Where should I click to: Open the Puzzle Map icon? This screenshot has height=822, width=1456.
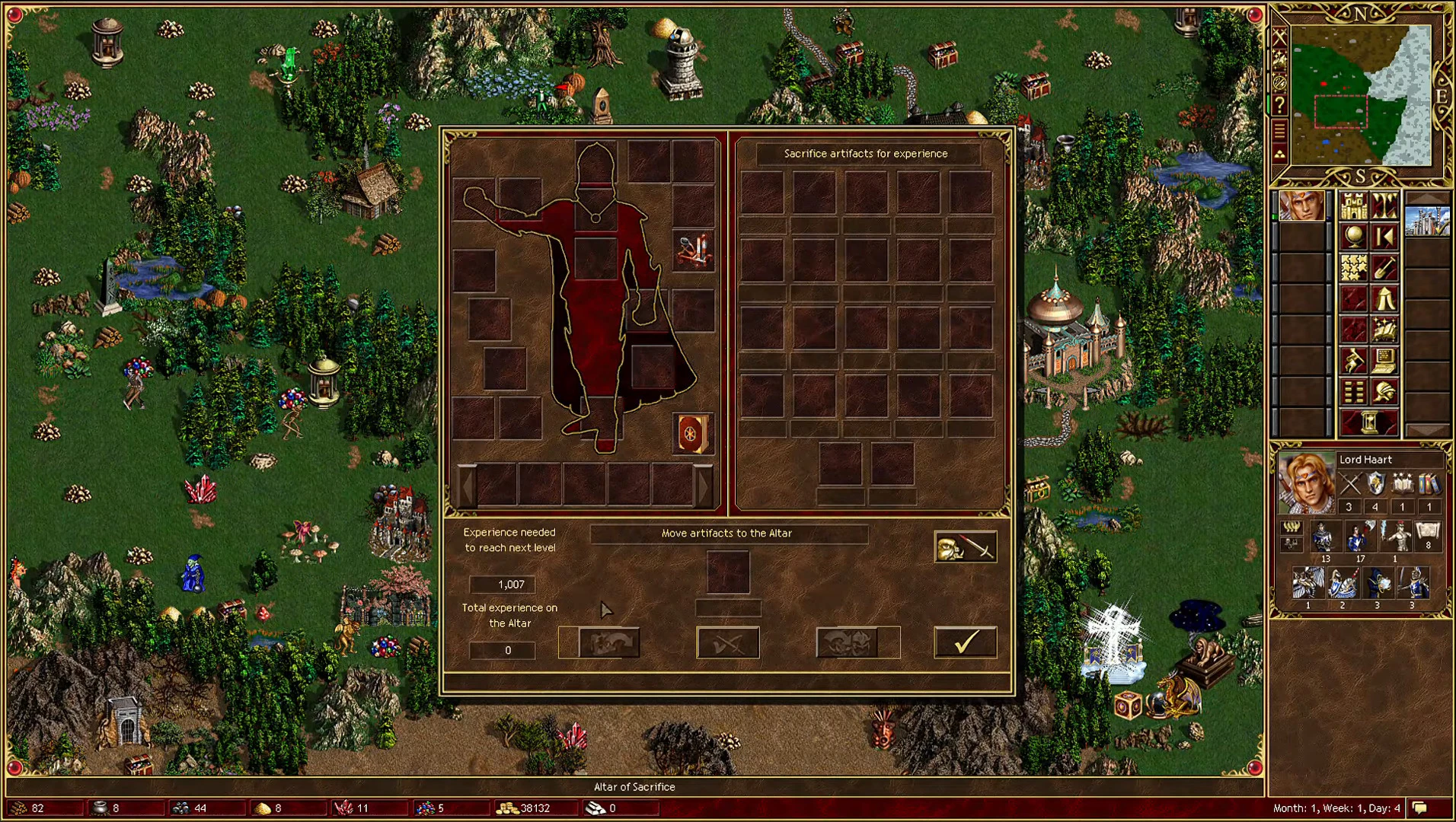pyautogui.click(x=1353, y=266)
